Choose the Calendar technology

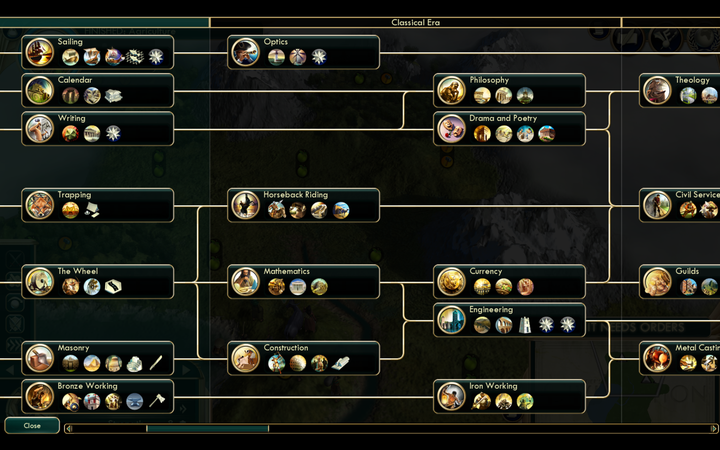(98, 90)
